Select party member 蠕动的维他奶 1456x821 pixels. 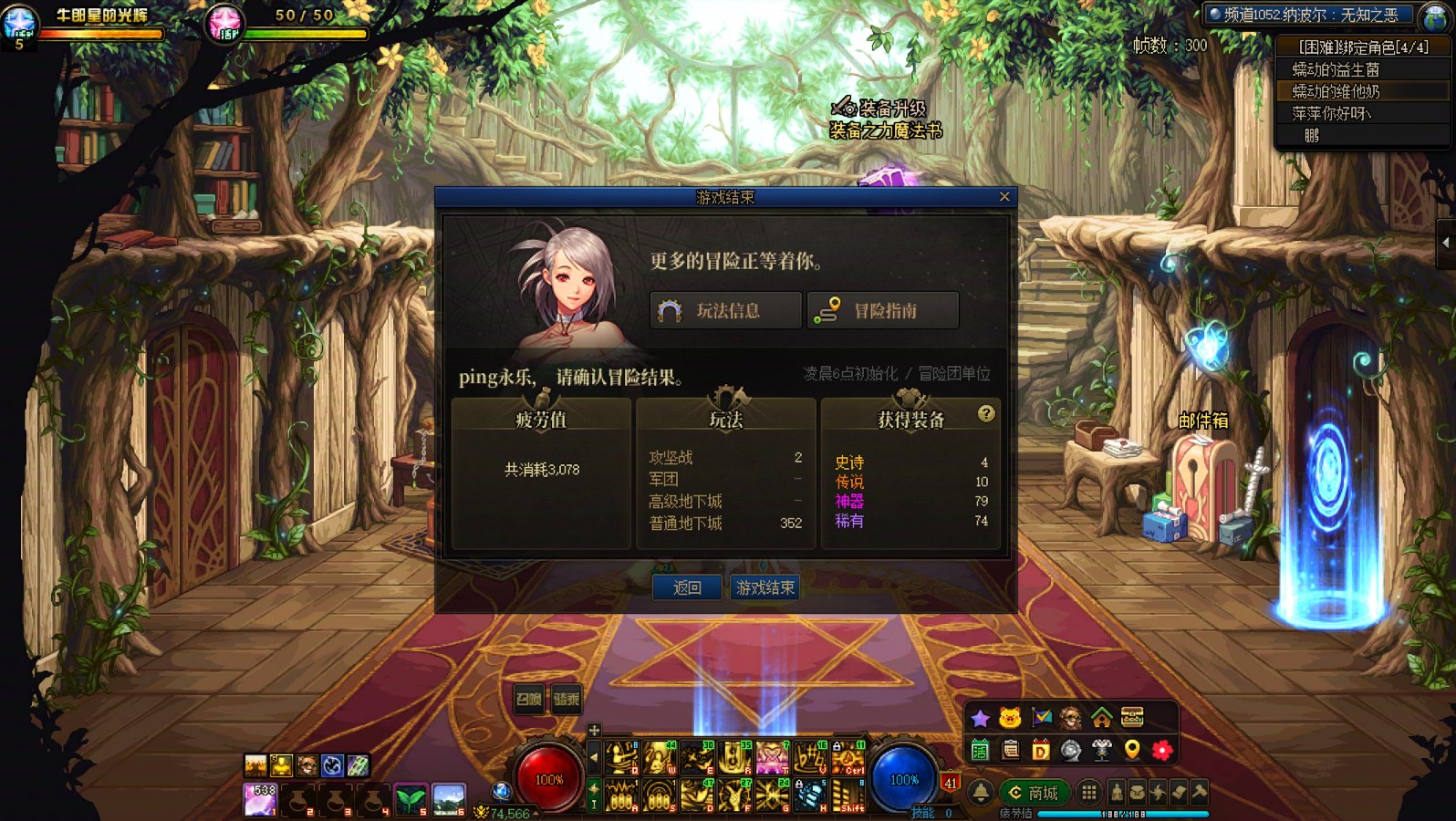coord(1336,91)
